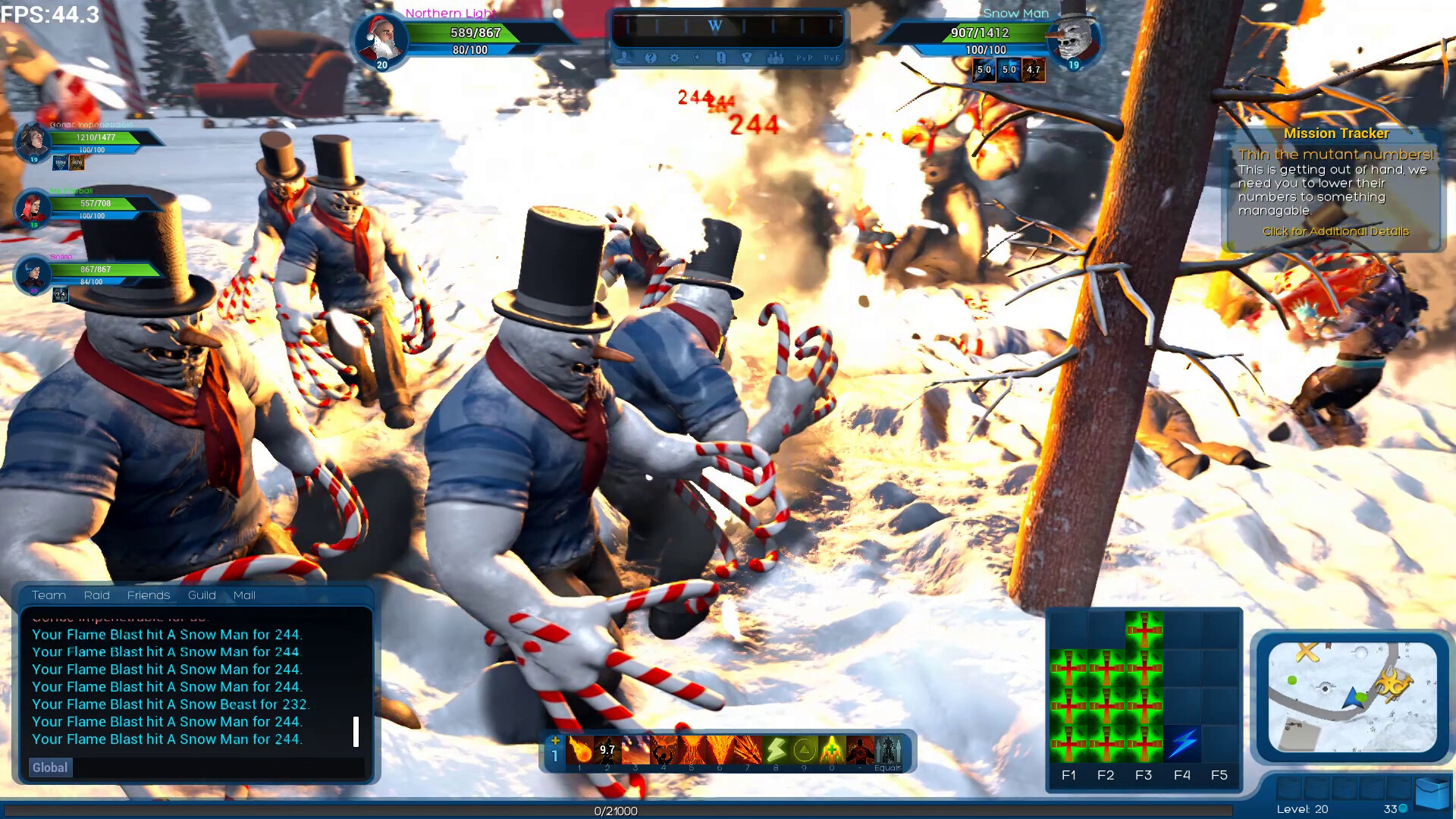Select the healing ability in hotbar slot 0
This screenshot has width=1456, height=819.
832,751
